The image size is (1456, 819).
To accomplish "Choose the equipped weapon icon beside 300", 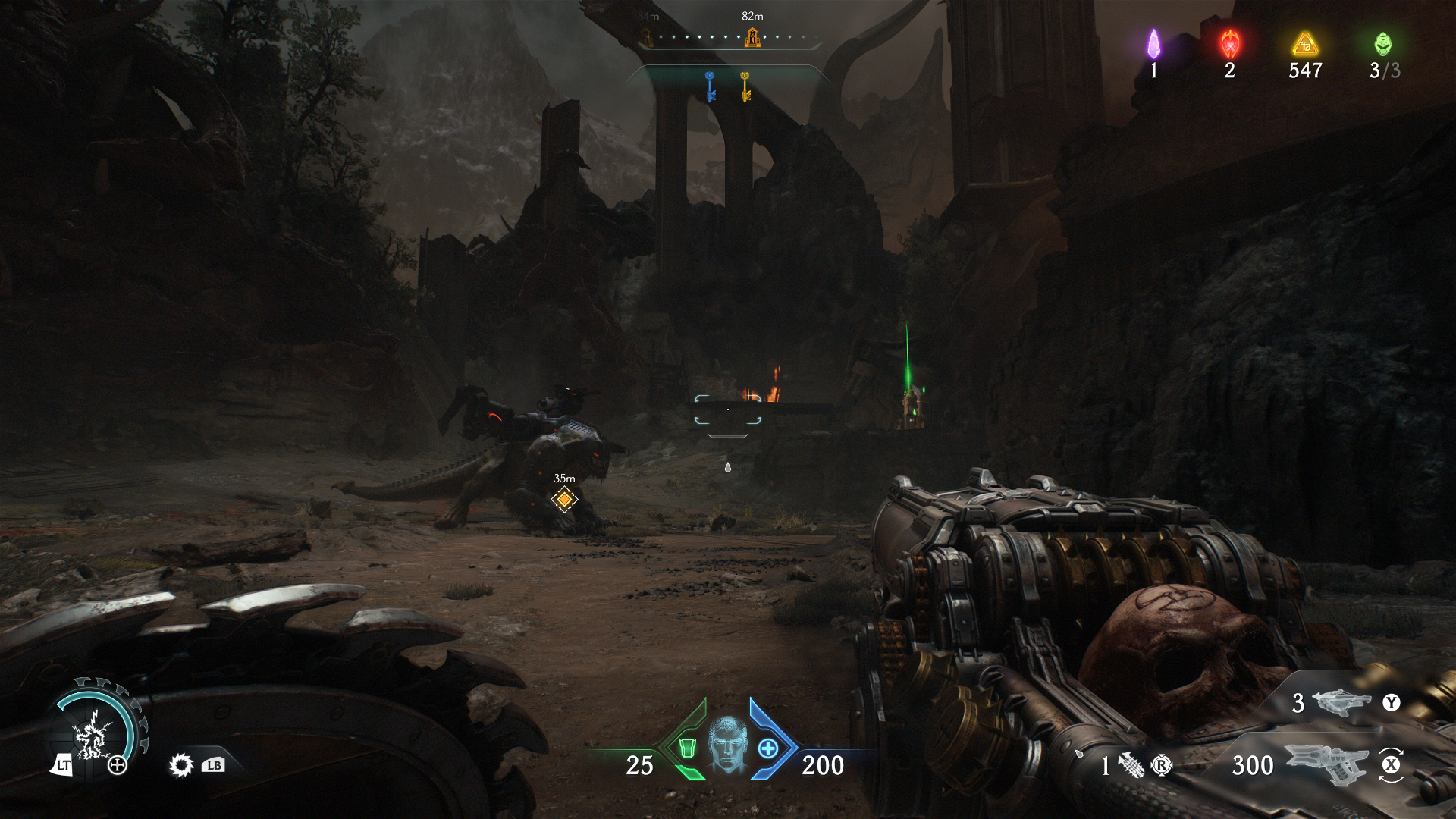I will 1326,763.
